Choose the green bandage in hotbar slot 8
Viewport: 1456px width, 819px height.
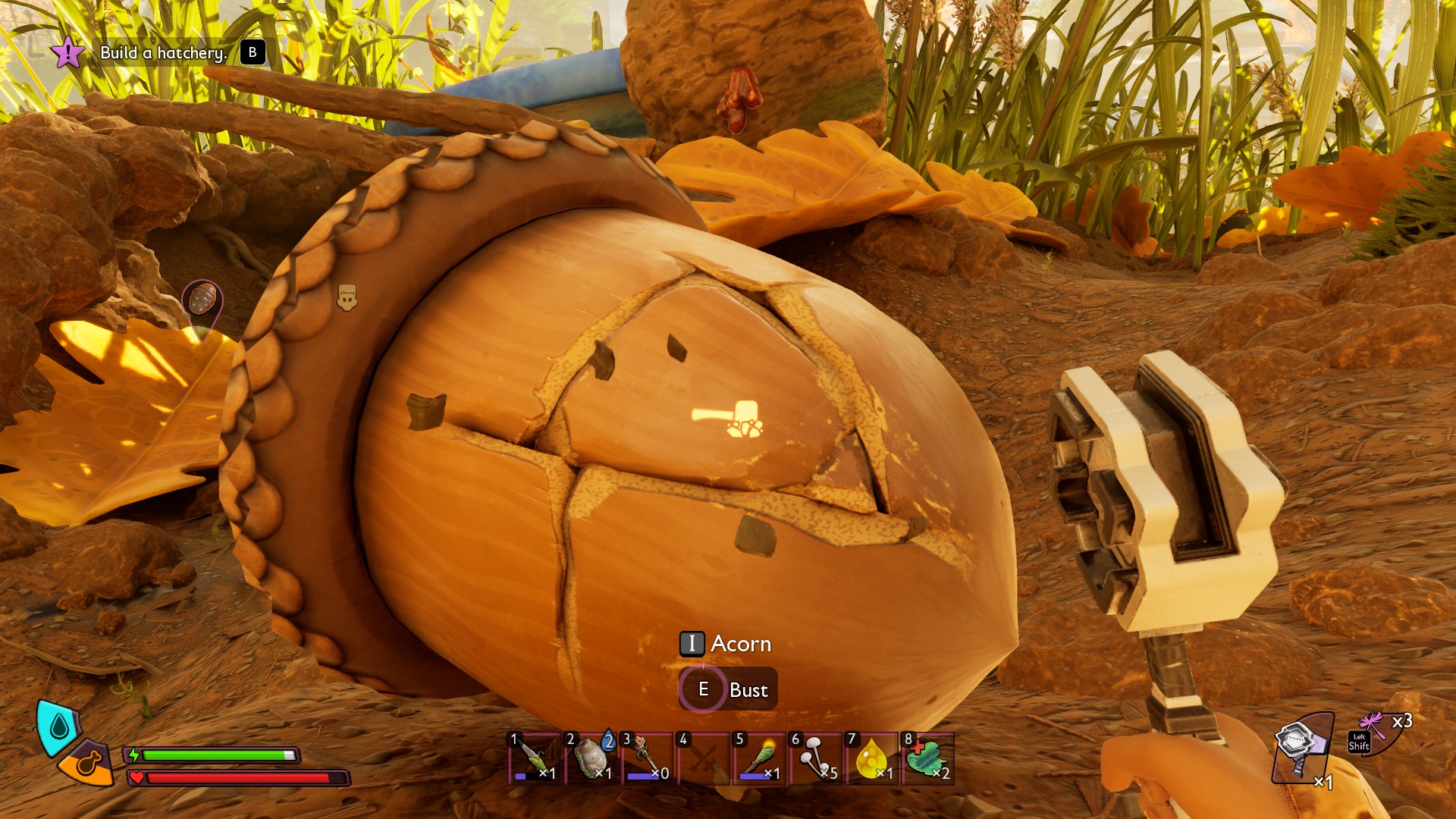pyautogui.click(x=927, y=757)
